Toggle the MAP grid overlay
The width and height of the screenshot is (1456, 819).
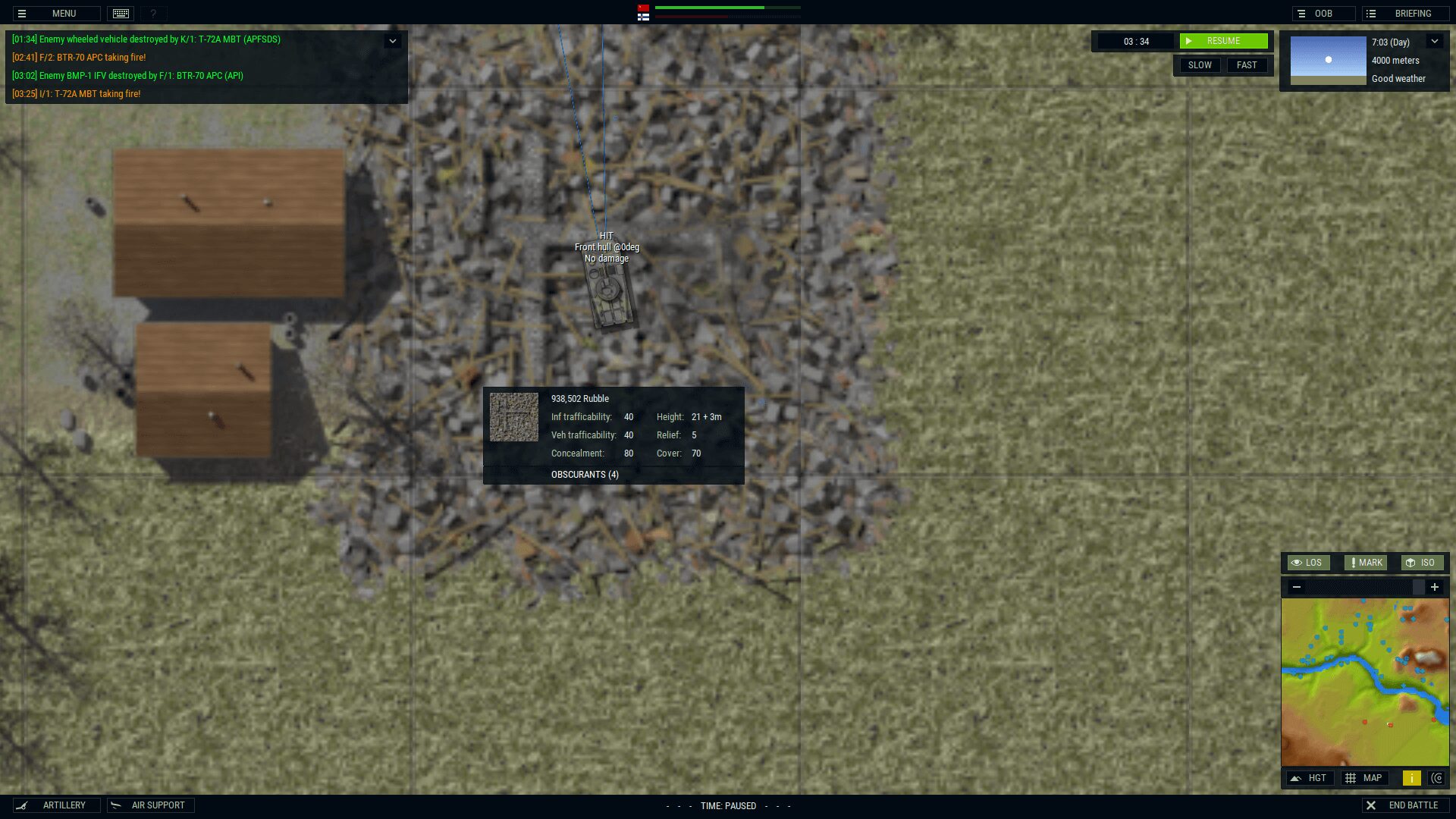[x=1364, y=778]
